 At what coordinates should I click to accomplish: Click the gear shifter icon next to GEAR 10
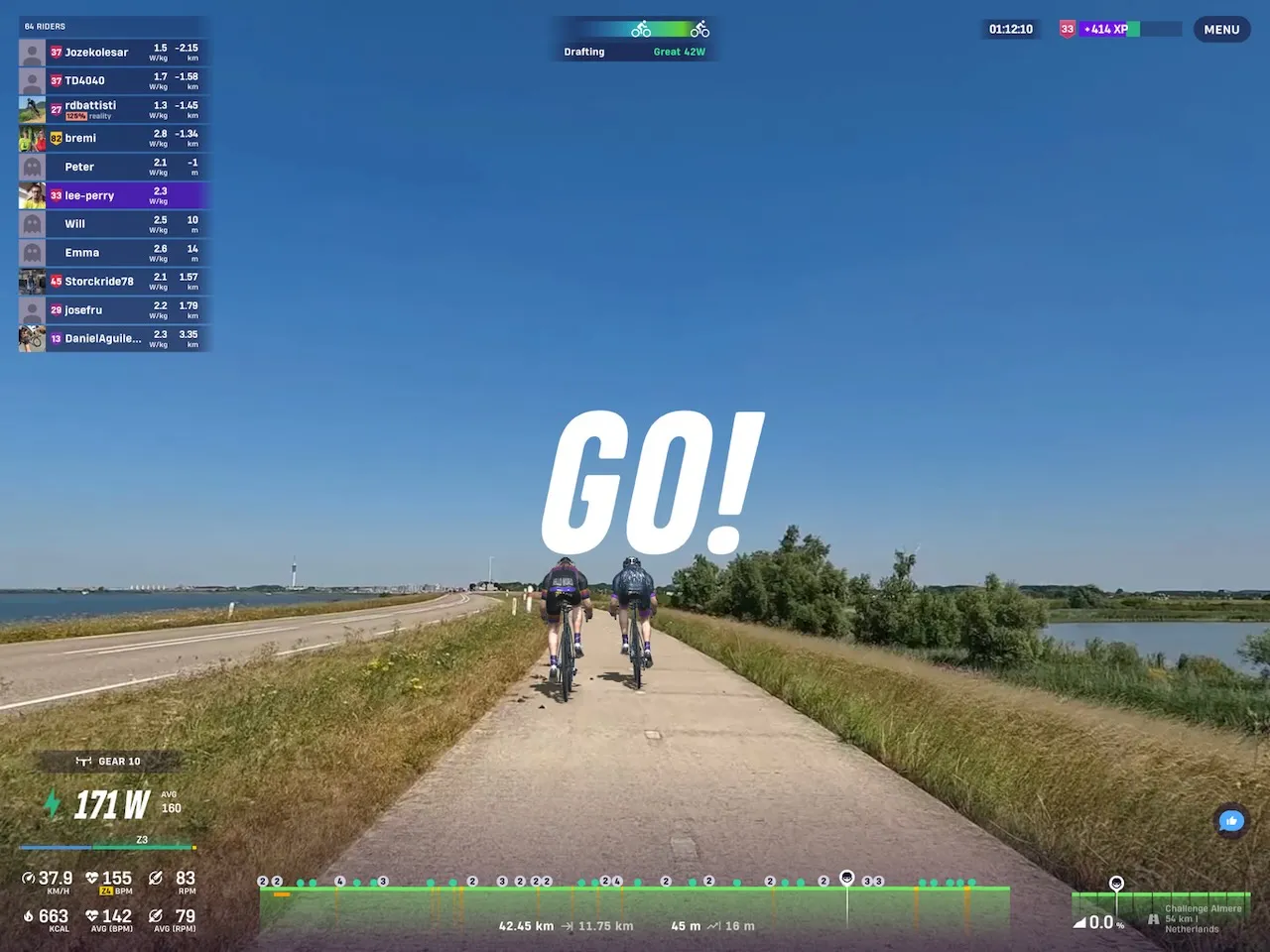tap(85, 761)
